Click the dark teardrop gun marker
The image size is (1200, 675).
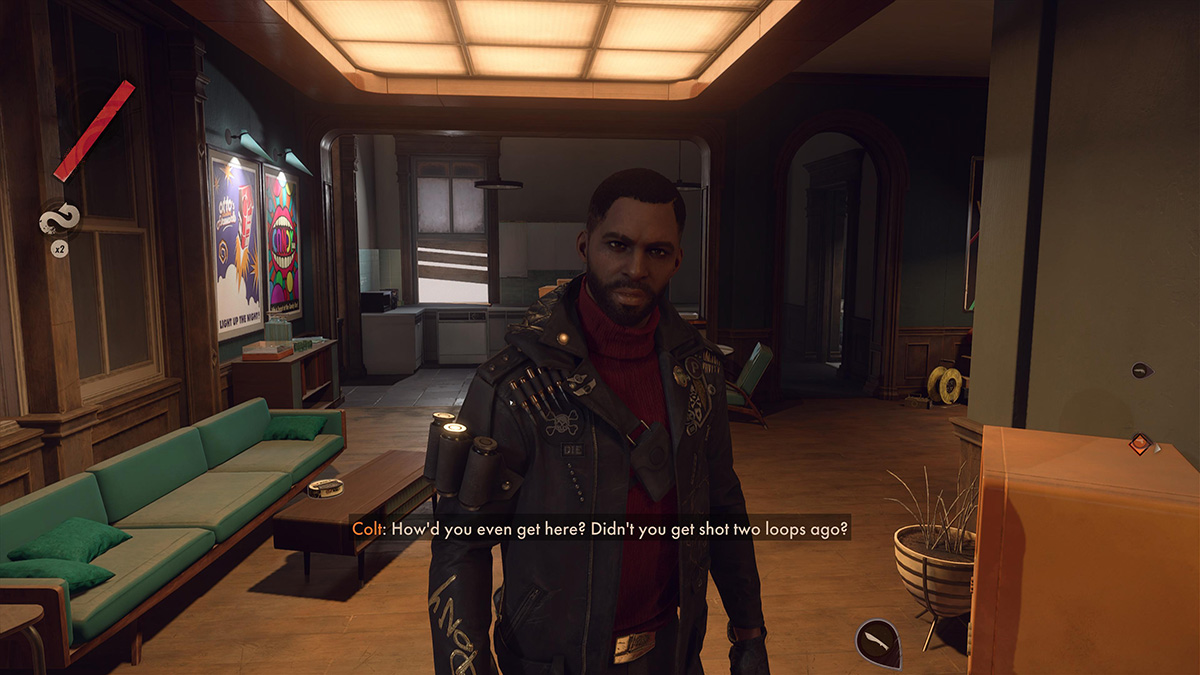pyautogui.click(x=1141, y=370)
